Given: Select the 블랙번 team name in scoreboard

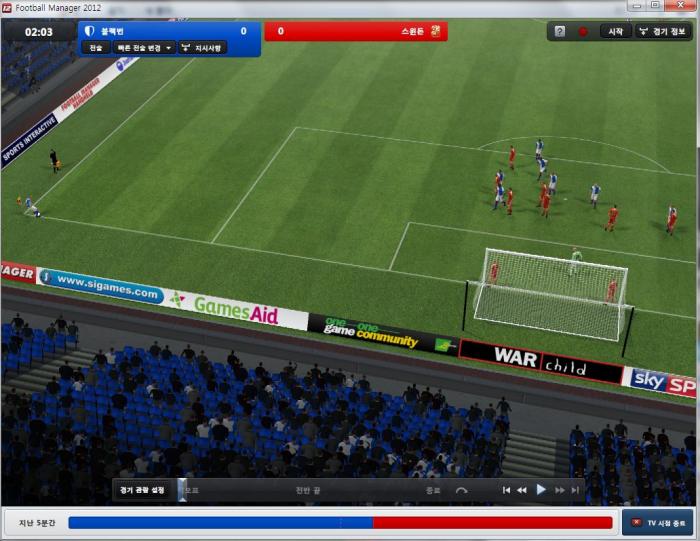Looking at the screenshot, I should (114, 32).
